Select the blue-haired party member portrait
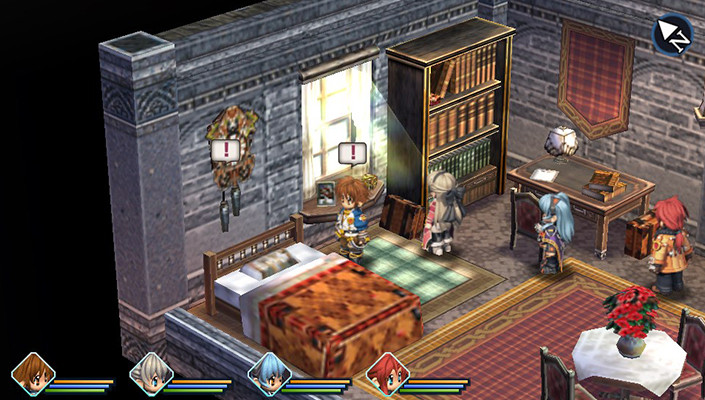Image resolution: width=705 pixels, height=400 pixels. tap(269, 375)
